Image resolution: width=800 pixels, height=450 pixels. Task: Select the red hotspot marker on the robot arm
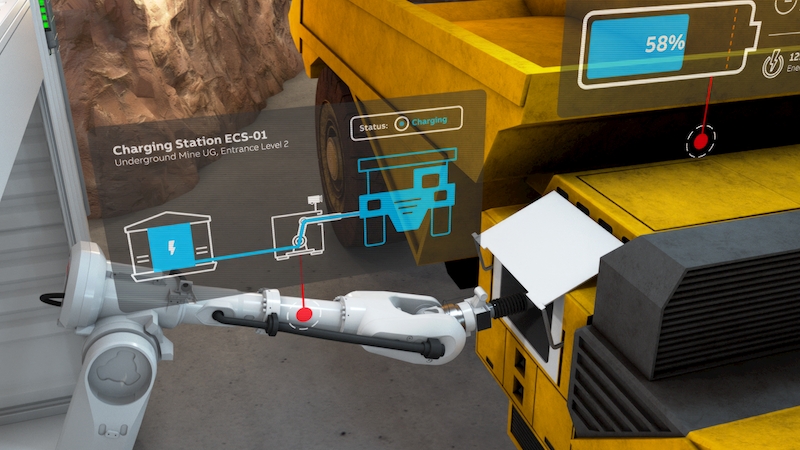[302, 315]
